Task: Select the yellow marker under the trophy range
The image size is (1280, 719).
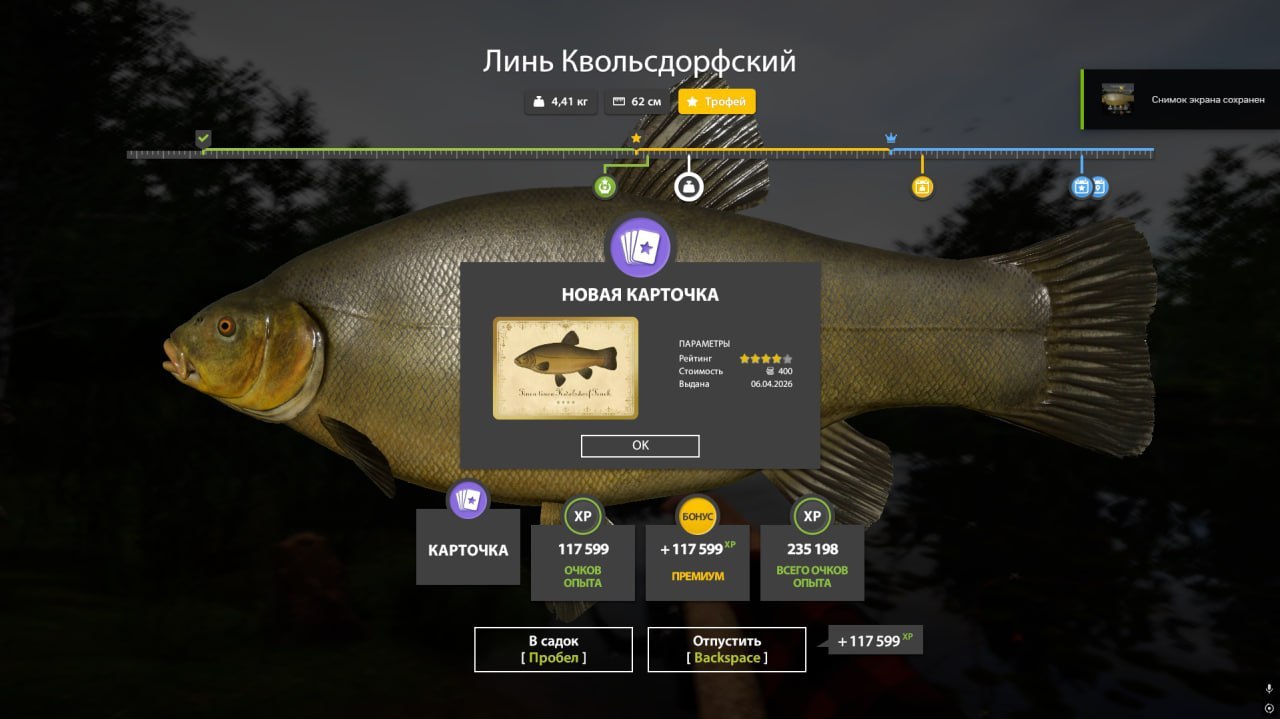Action: 922,186
